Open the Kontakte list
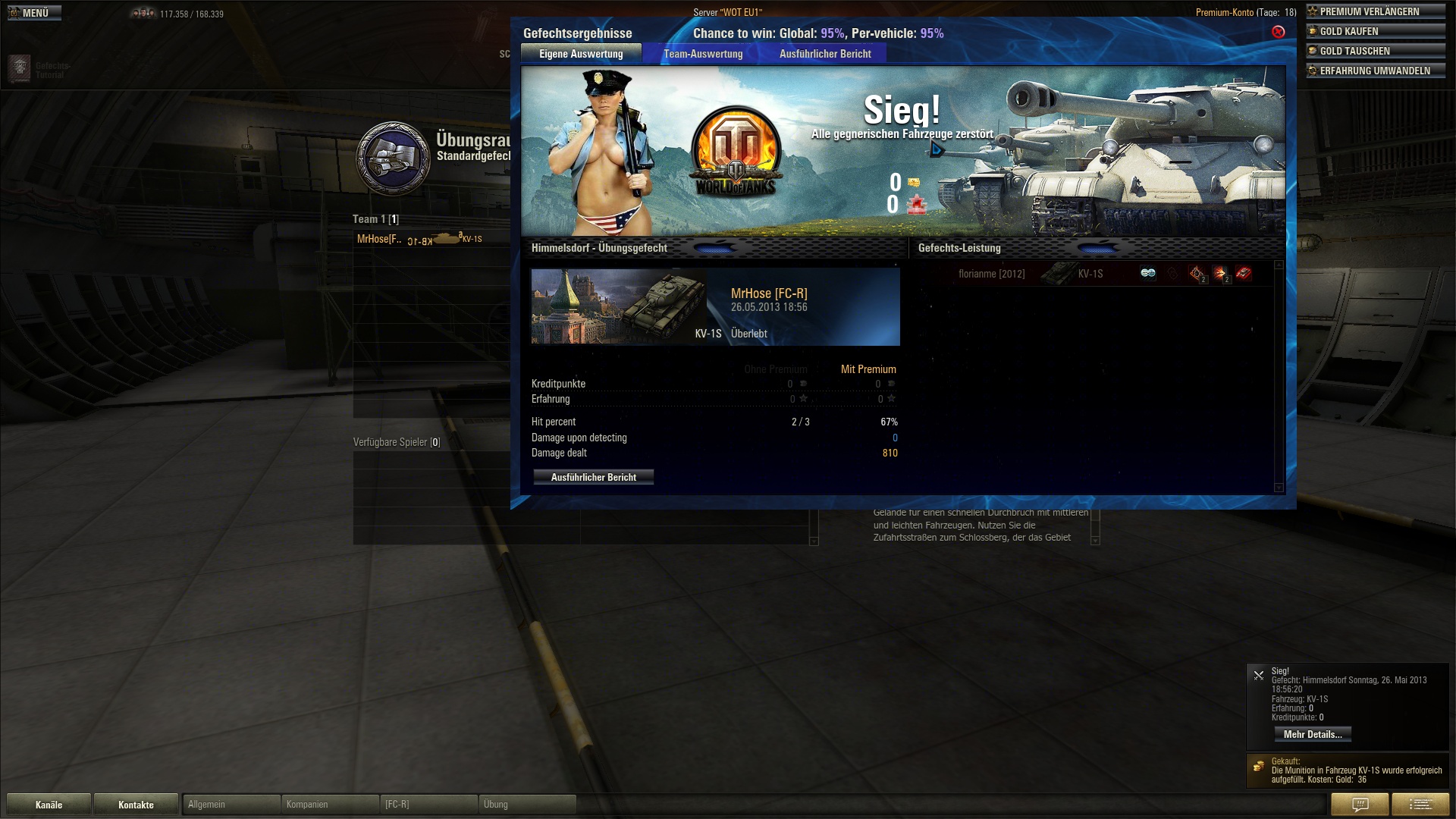 136,805
